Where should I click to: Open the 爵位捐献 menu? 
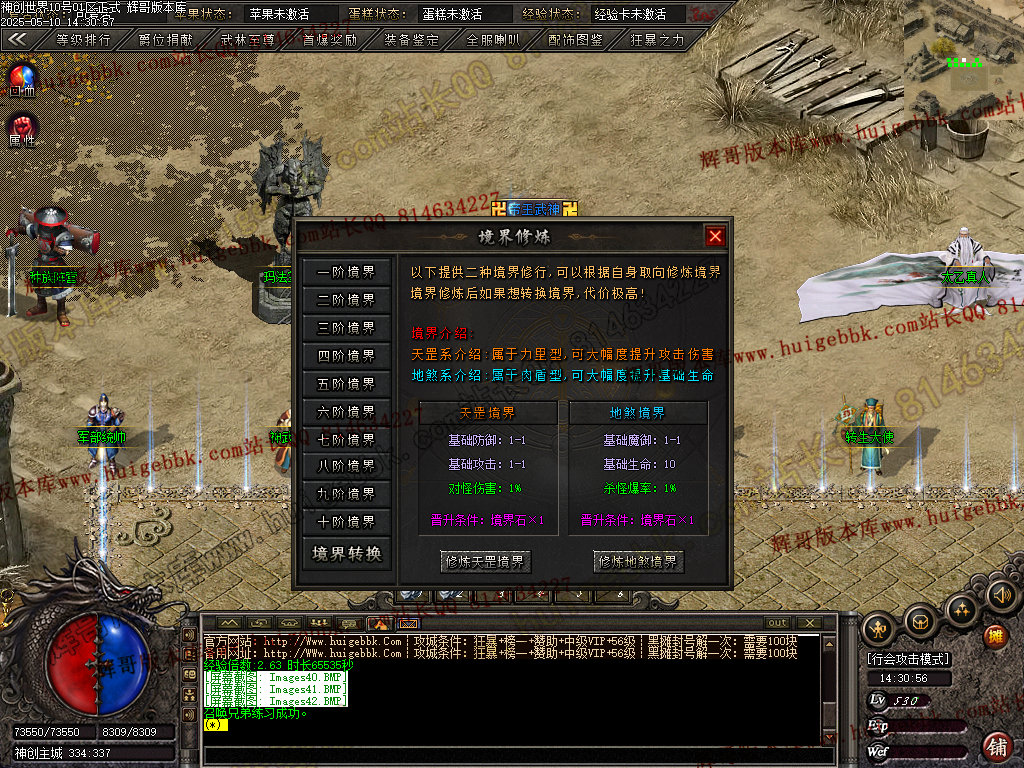coord(166,41)
